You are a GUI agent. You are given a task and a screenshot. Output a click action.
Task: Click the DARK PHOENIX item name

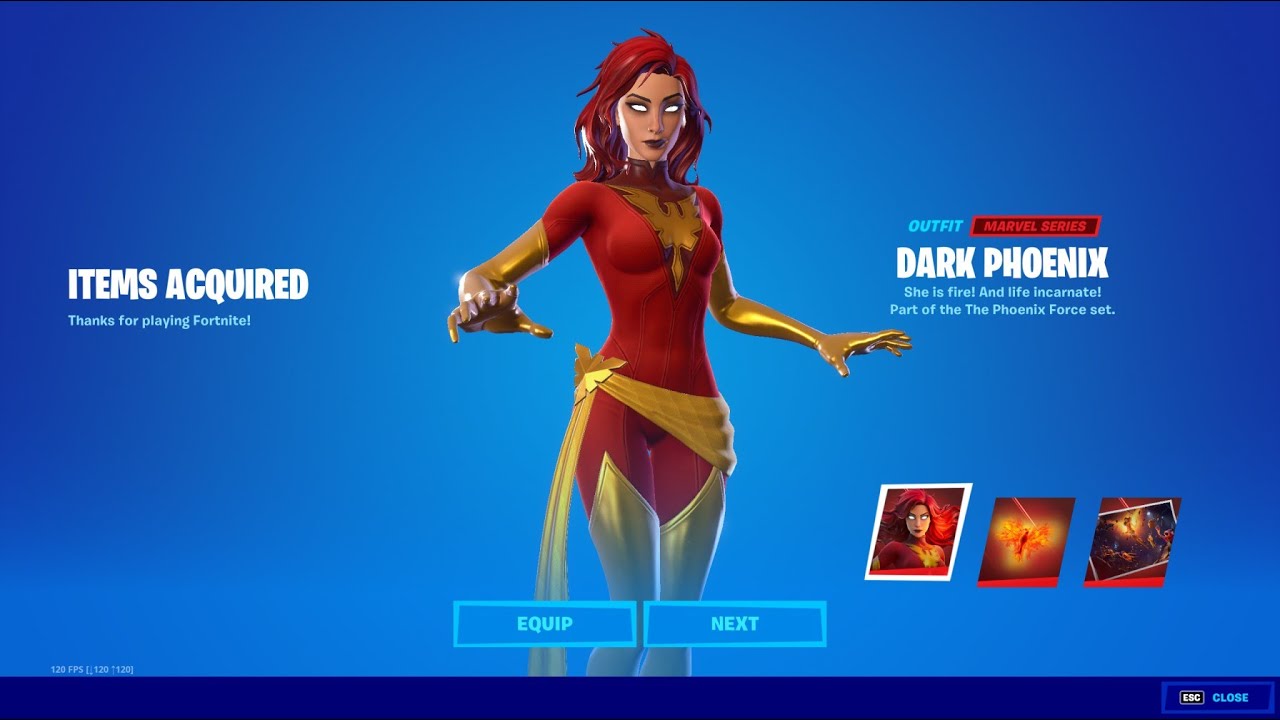(1002, 265)
